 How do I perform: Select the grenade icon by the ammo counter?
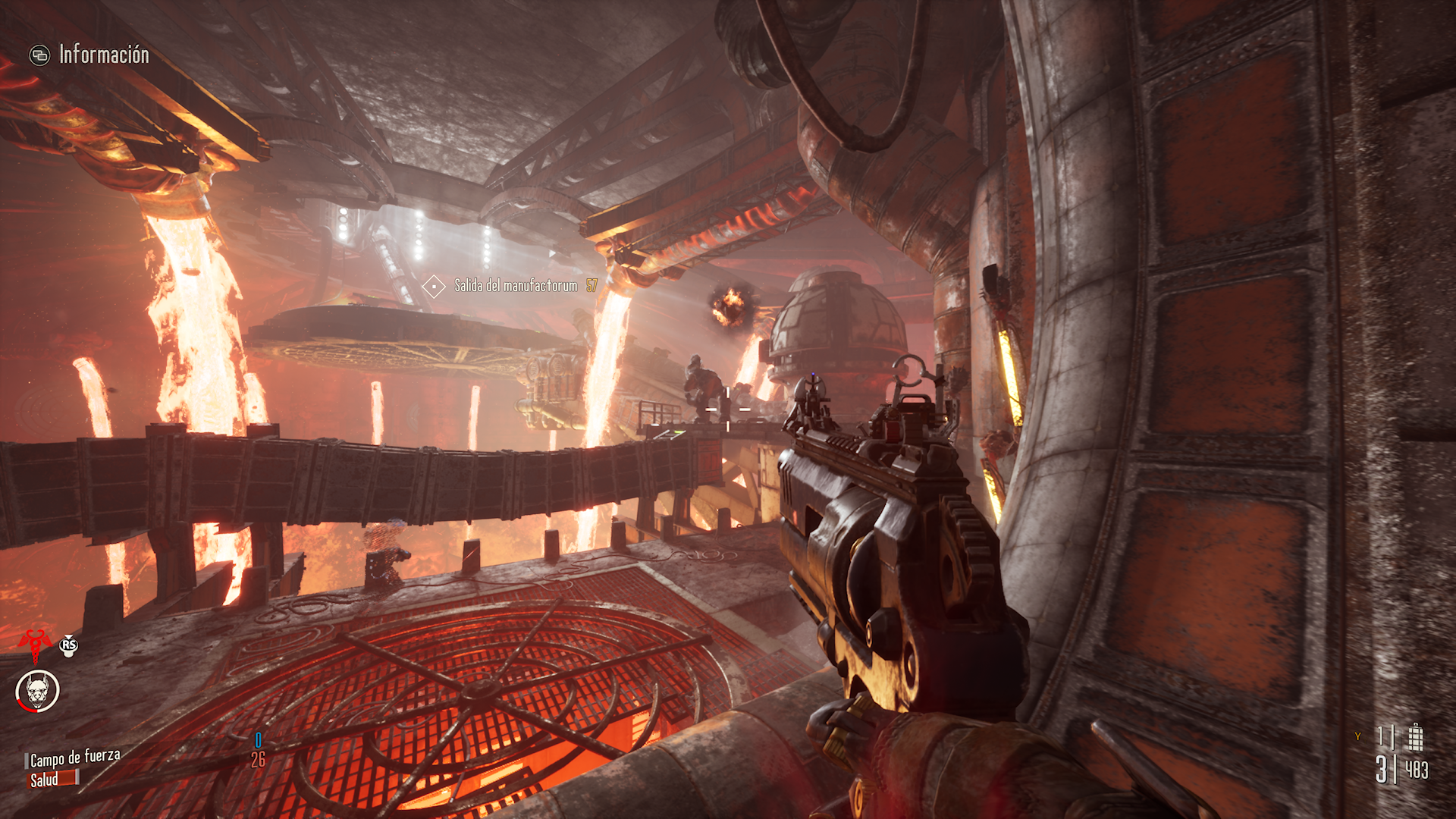(x=1415, y=736)
